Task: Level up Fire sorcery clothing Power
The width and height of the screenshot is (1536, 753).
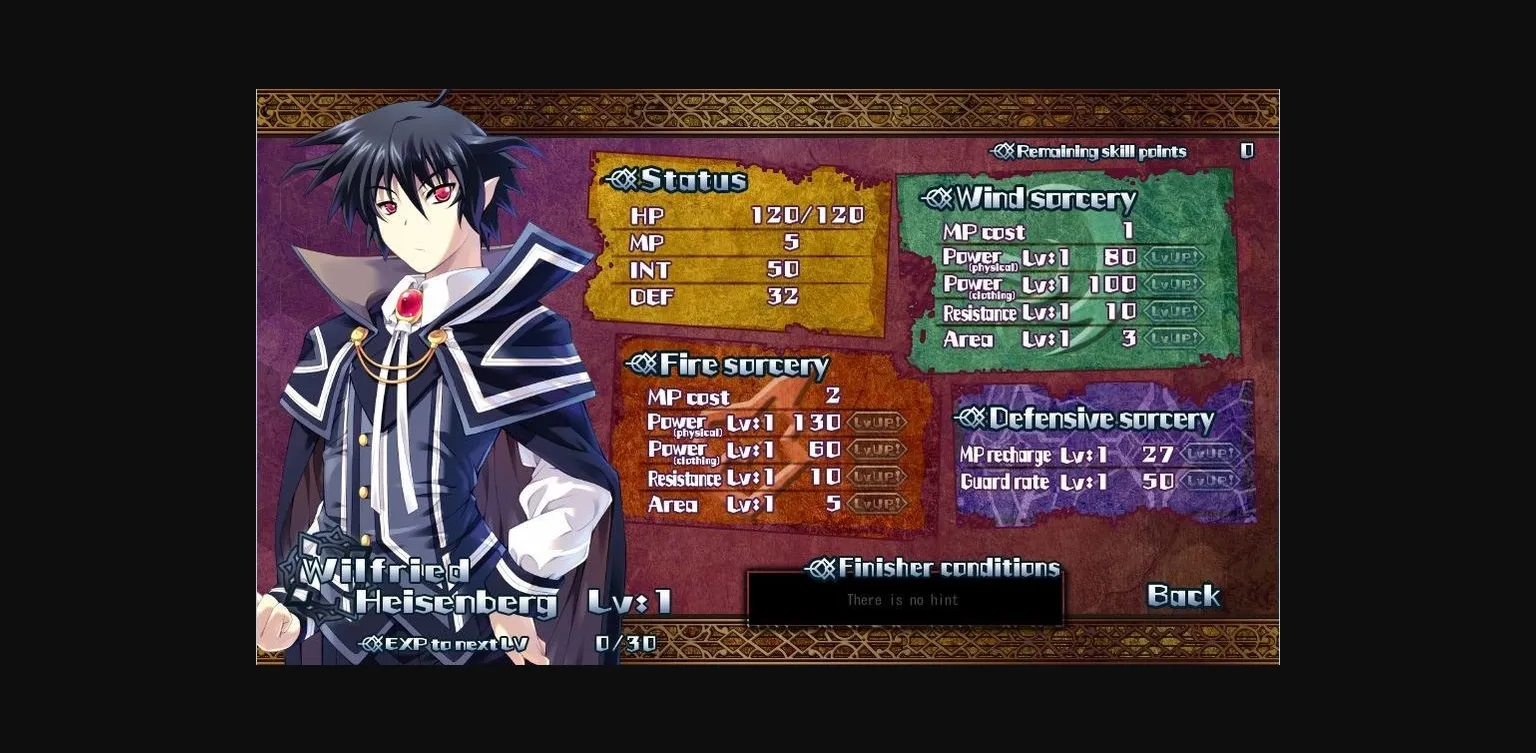Action: 878,450
